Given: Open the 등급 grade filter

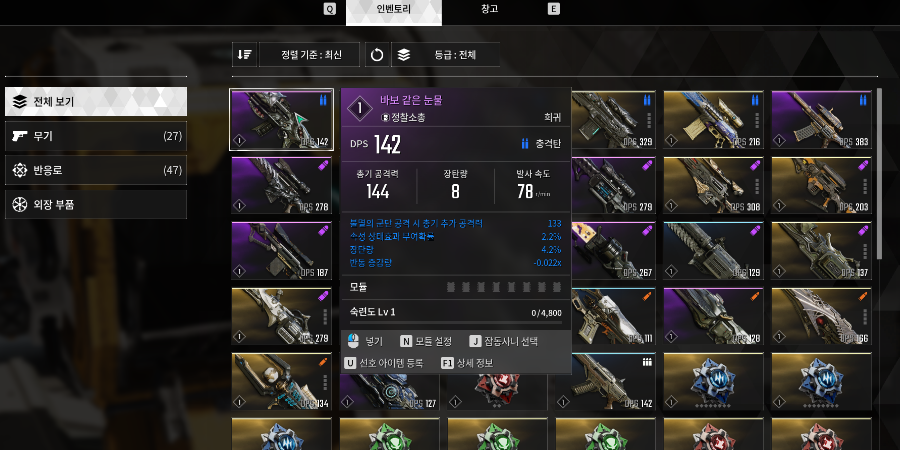Looking at the screenshot, I should click(x=445, y=55).
